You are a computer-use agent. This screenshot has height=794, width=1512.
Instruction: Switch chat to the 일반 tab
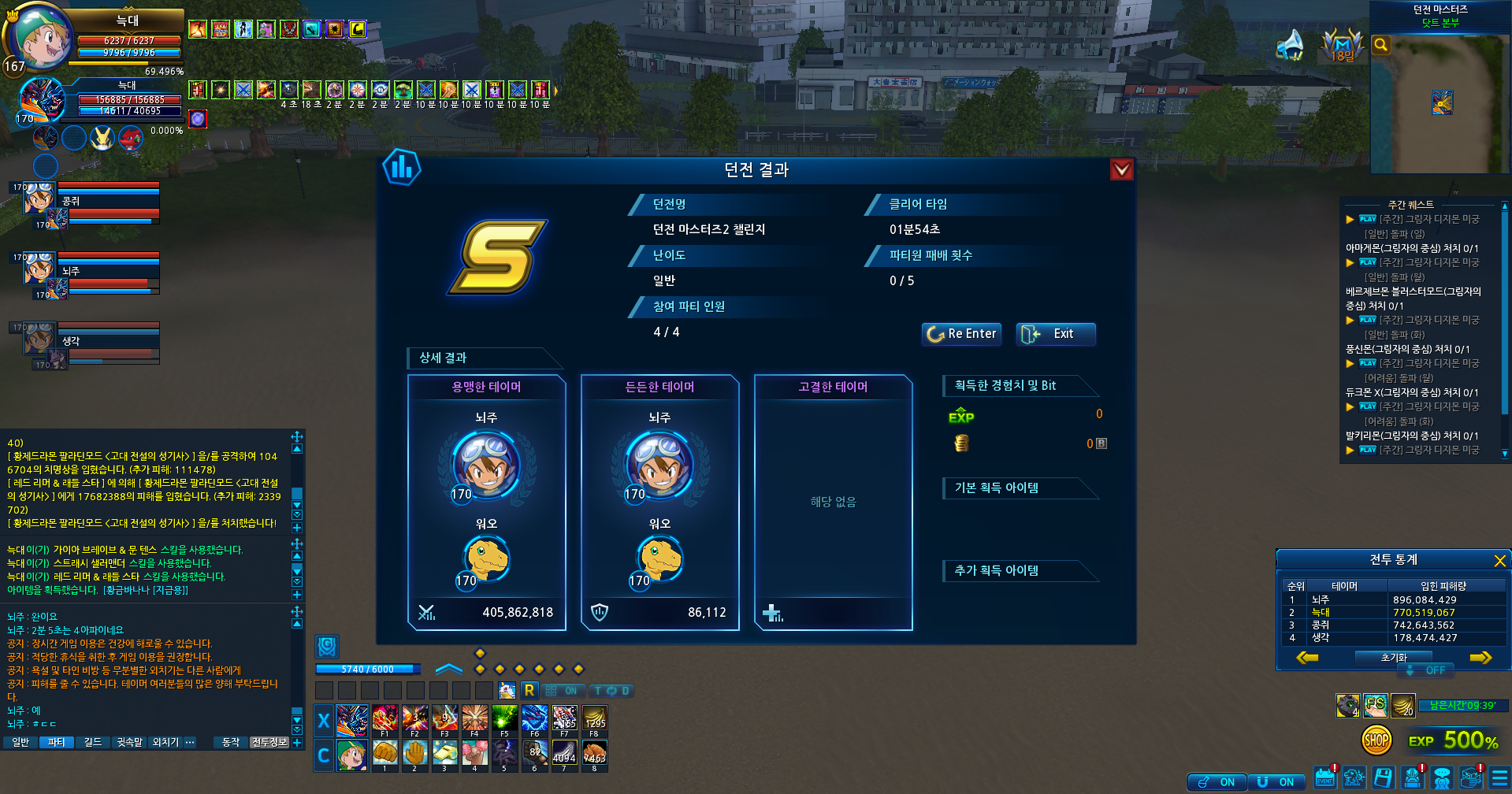20,742
